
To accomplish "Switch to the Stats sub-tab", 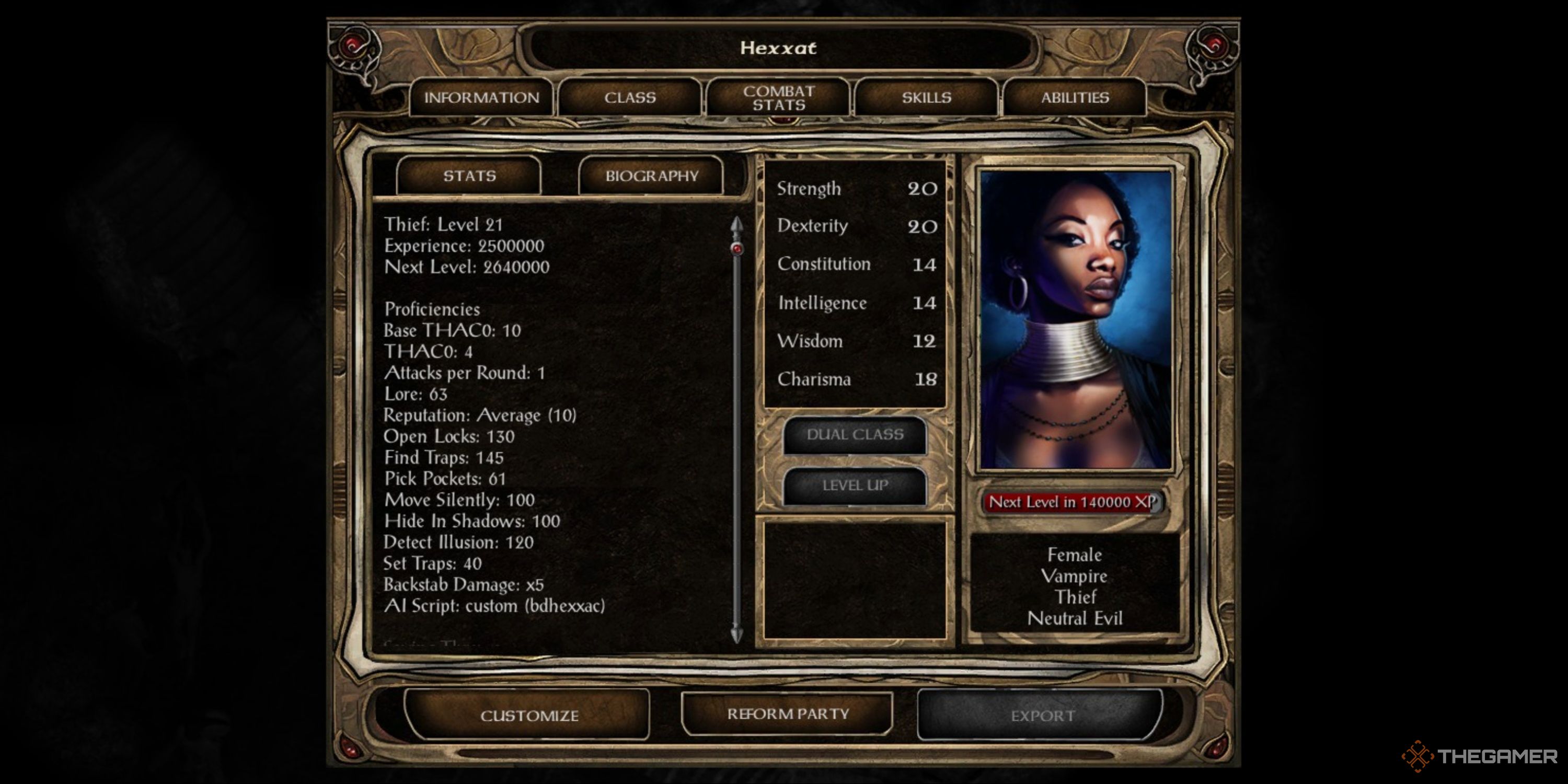I will click(469, 176).
